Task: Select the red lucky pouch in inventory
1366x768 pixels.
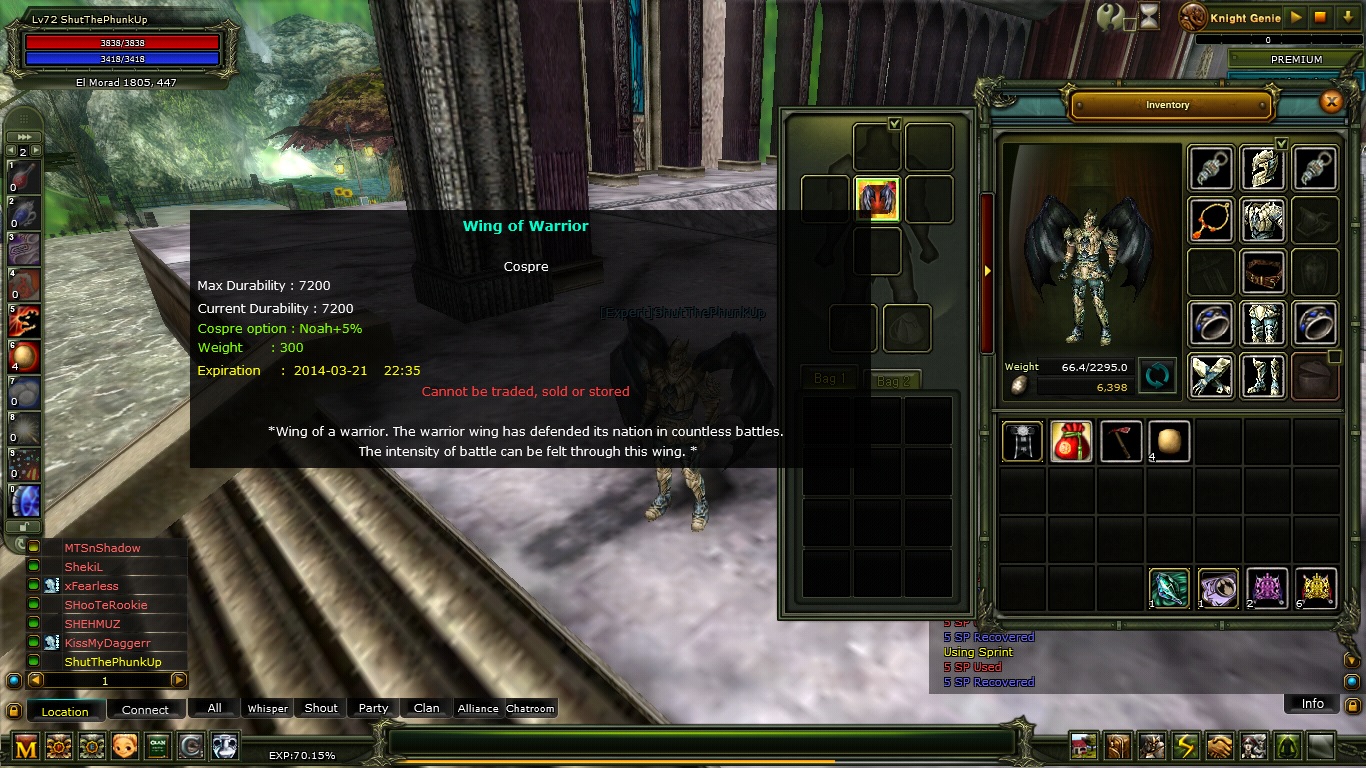Action: [x=1070, y=441]
